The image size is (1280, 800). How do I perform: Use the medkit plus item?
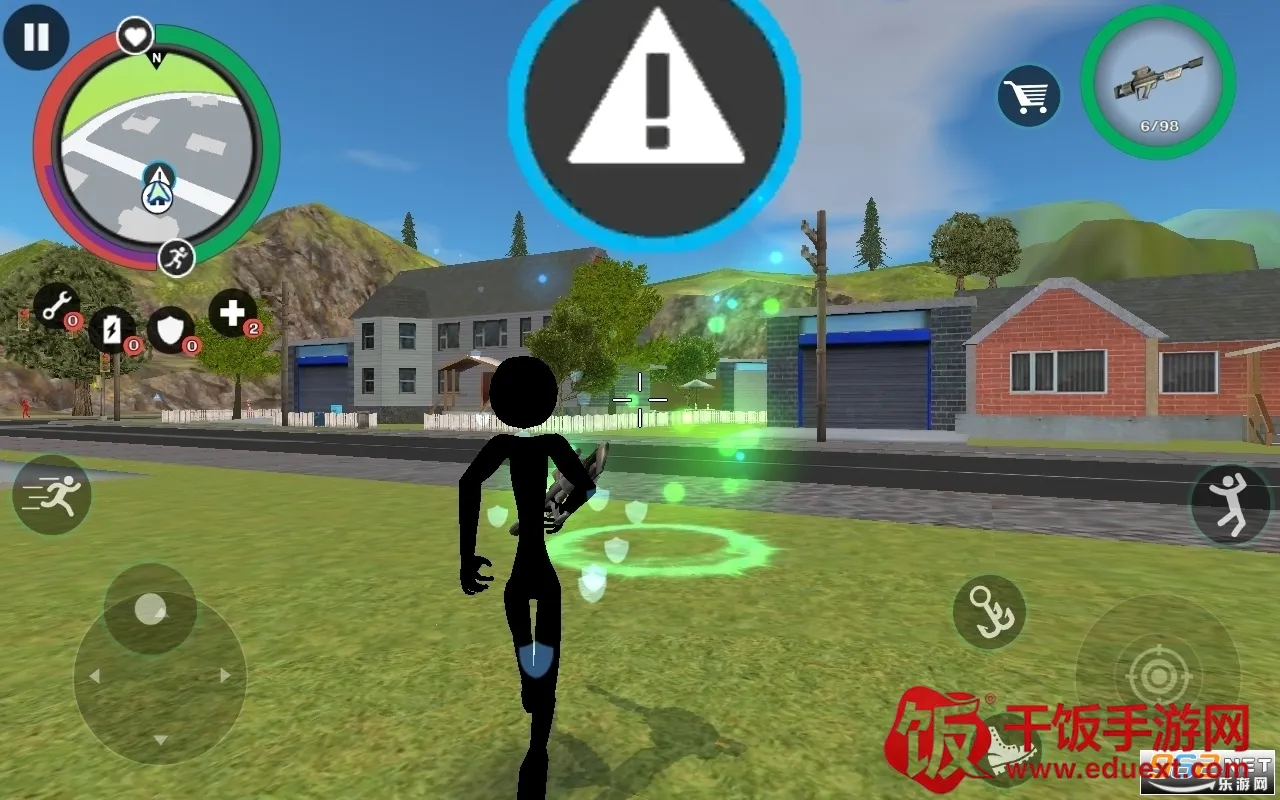(x=232, y=313)
